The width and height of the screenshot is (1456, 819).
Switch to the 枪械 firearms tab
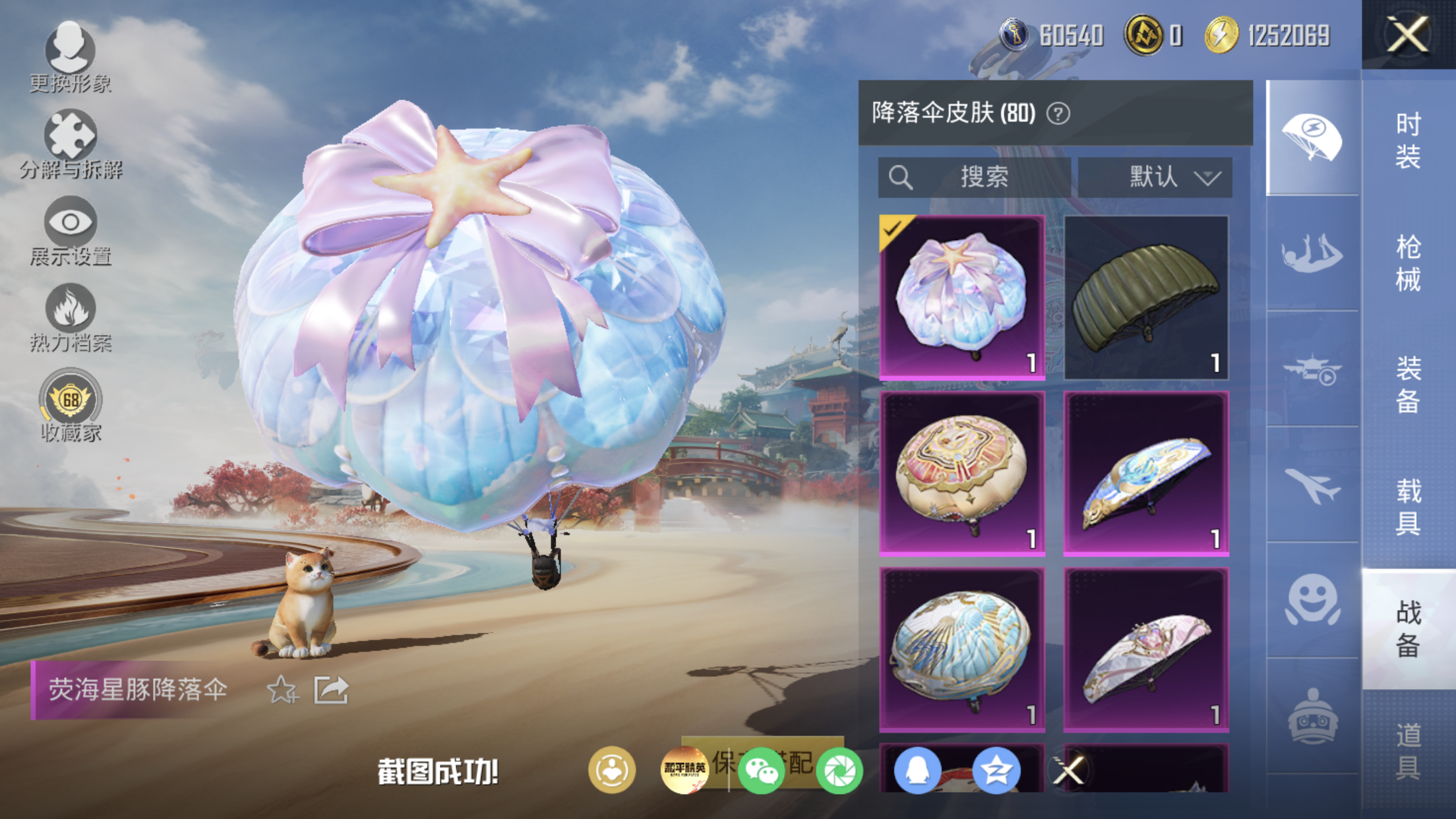coord(1408,262)
